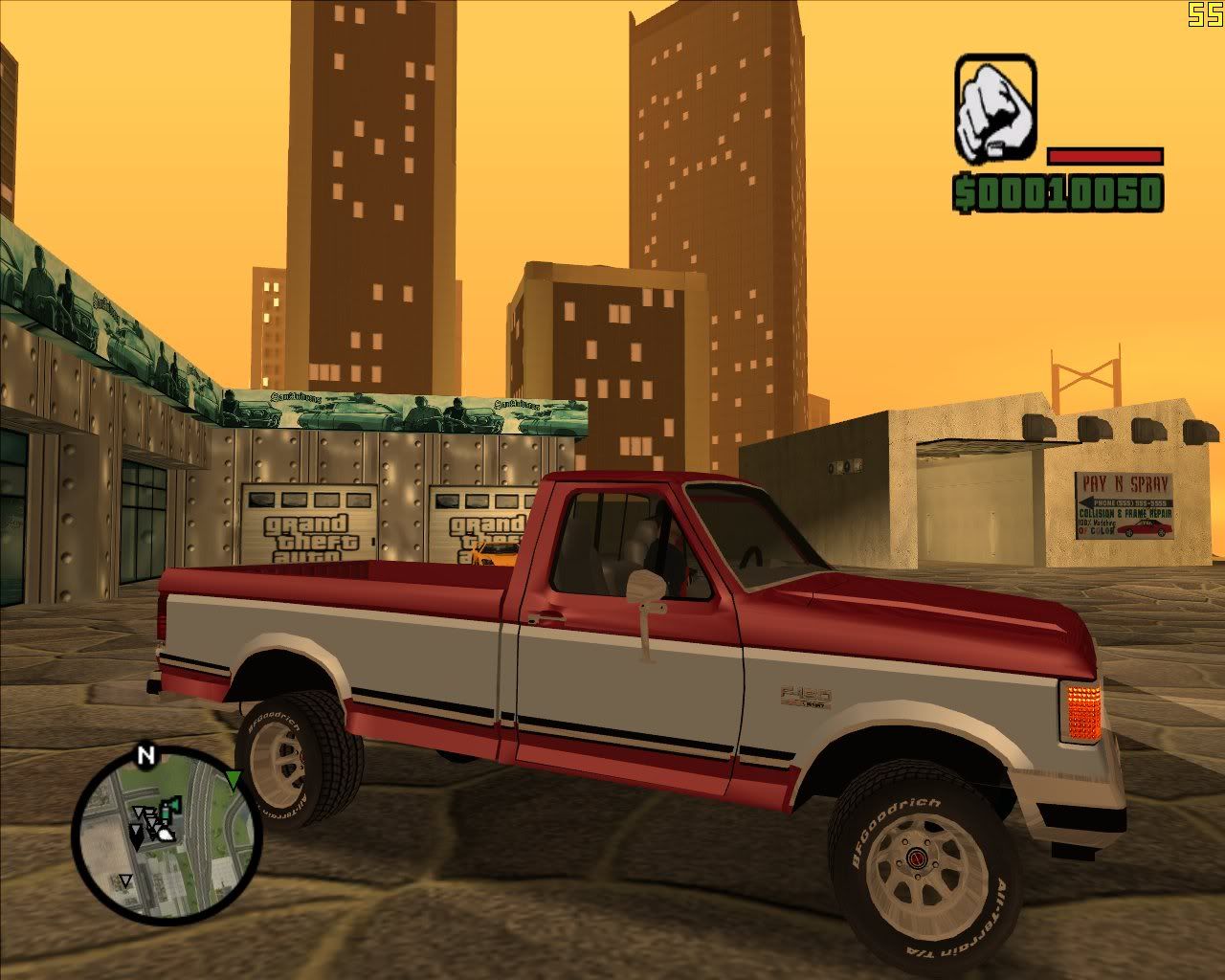The image size is (1225, 980).
Task: Click the red car graphic on the Pay N Spray sign
Action: (x=1144, y=528)
